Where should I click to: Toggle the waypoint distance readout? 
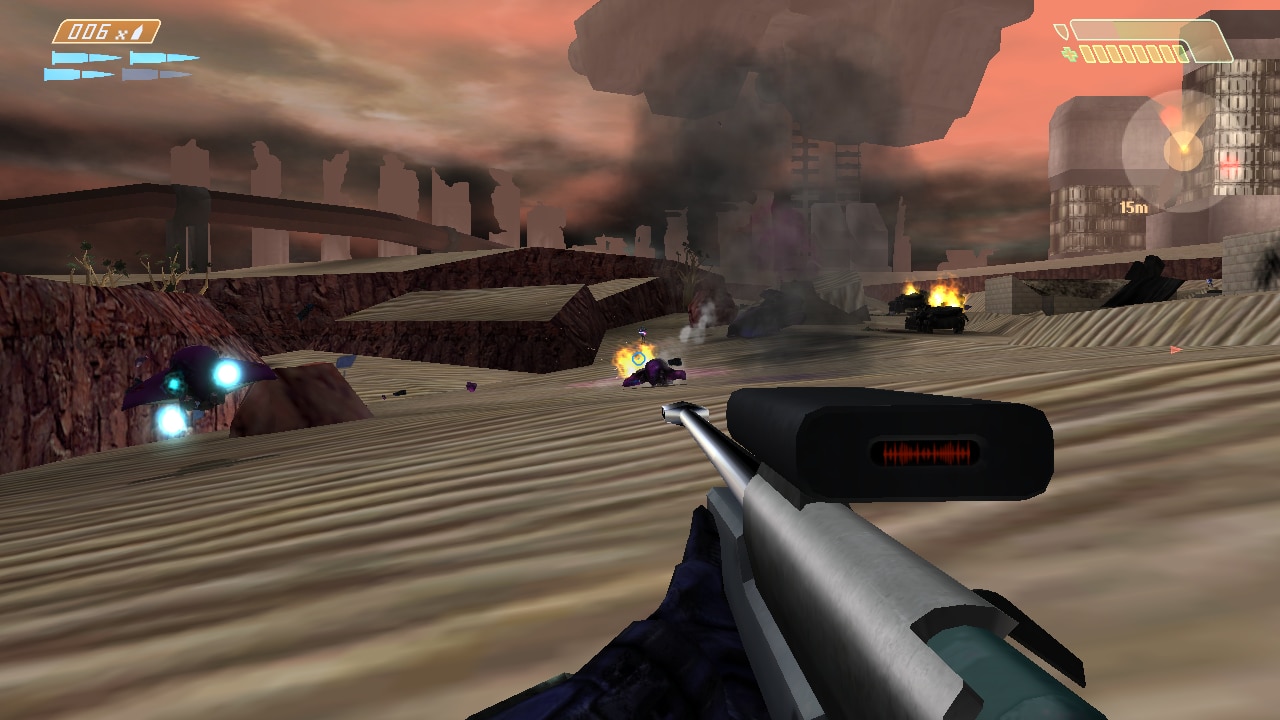click(x=1135, y=207)
